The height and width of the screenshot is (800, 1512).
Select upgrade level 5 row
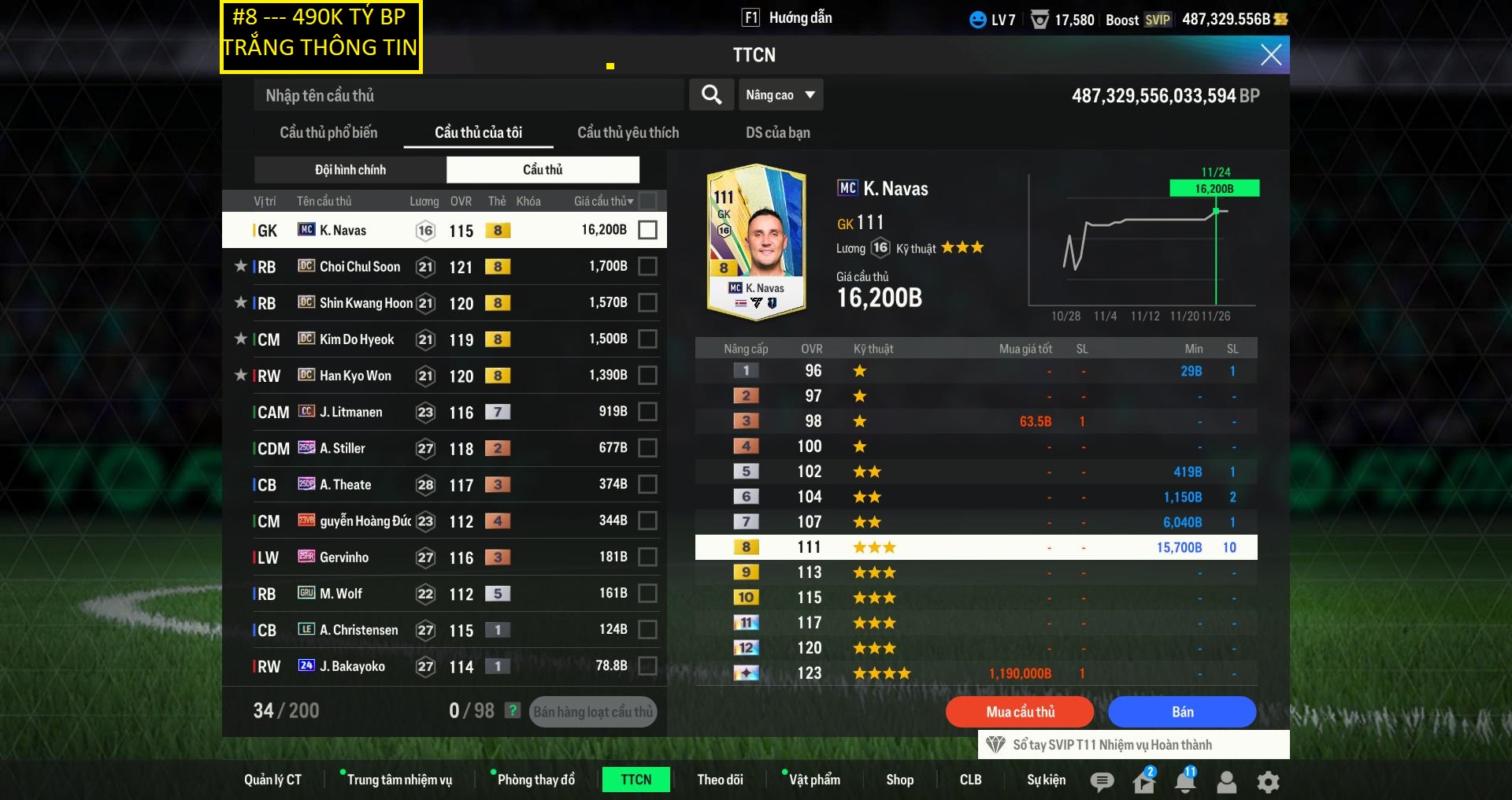click(x=975, y=472)
